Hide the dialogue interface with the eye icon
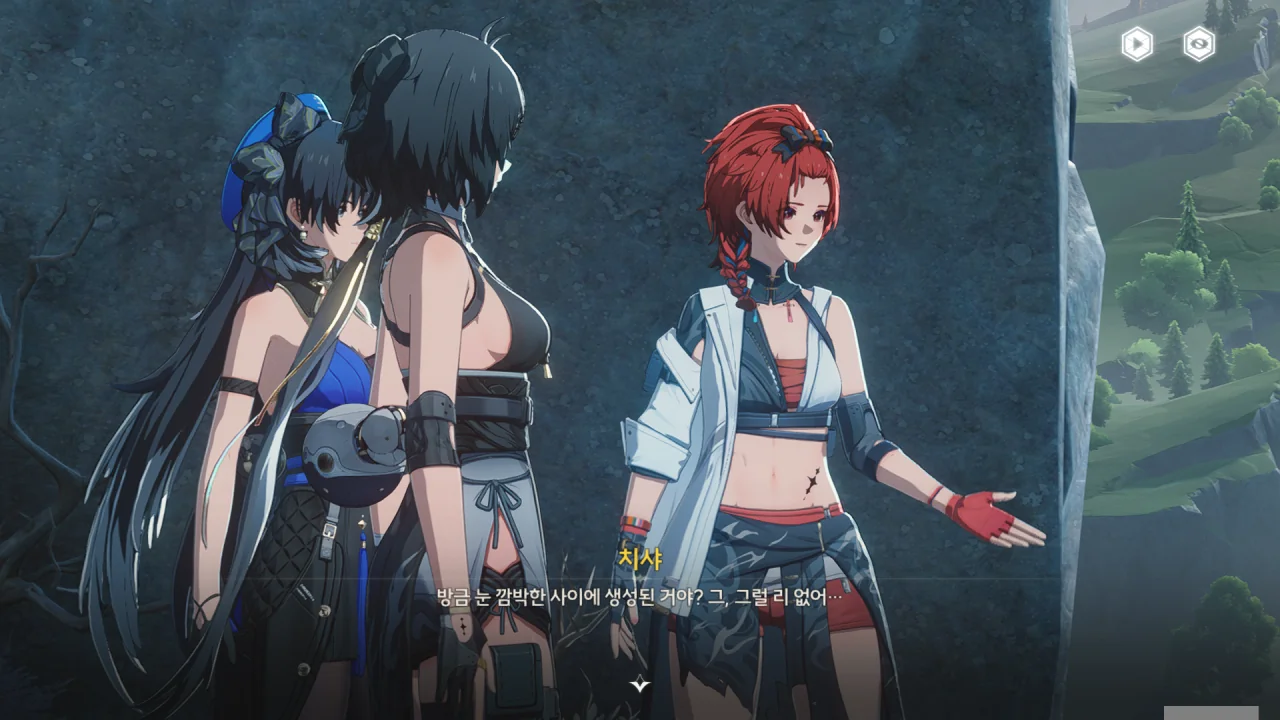Image resolution: width=1280 pixels, height=720 pixels. coord(1199,44)
